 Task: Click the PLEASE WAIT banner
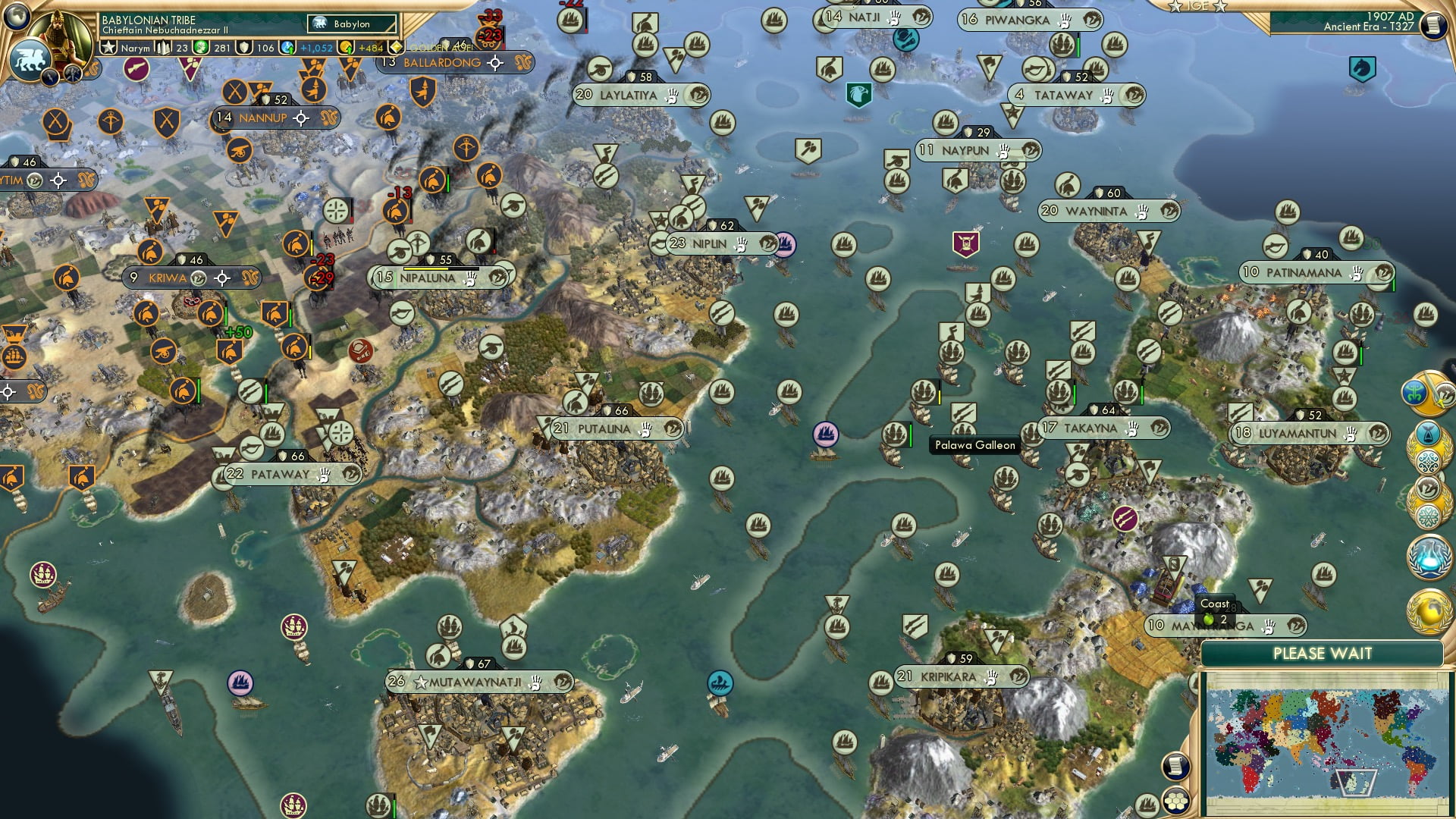1323,652
